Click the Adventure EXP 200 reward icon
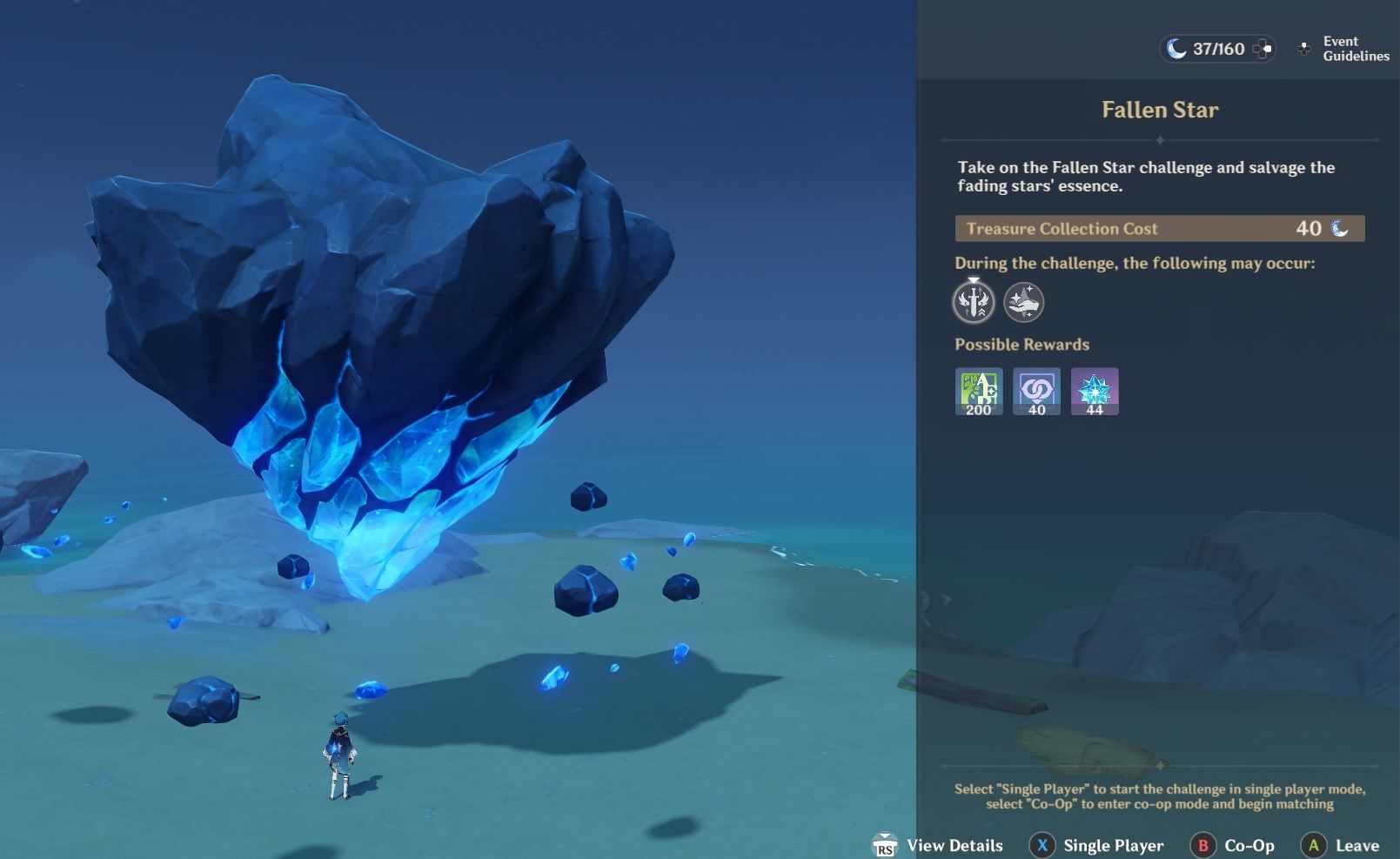This screenshot has height=859, width=1400. [978, 391]
